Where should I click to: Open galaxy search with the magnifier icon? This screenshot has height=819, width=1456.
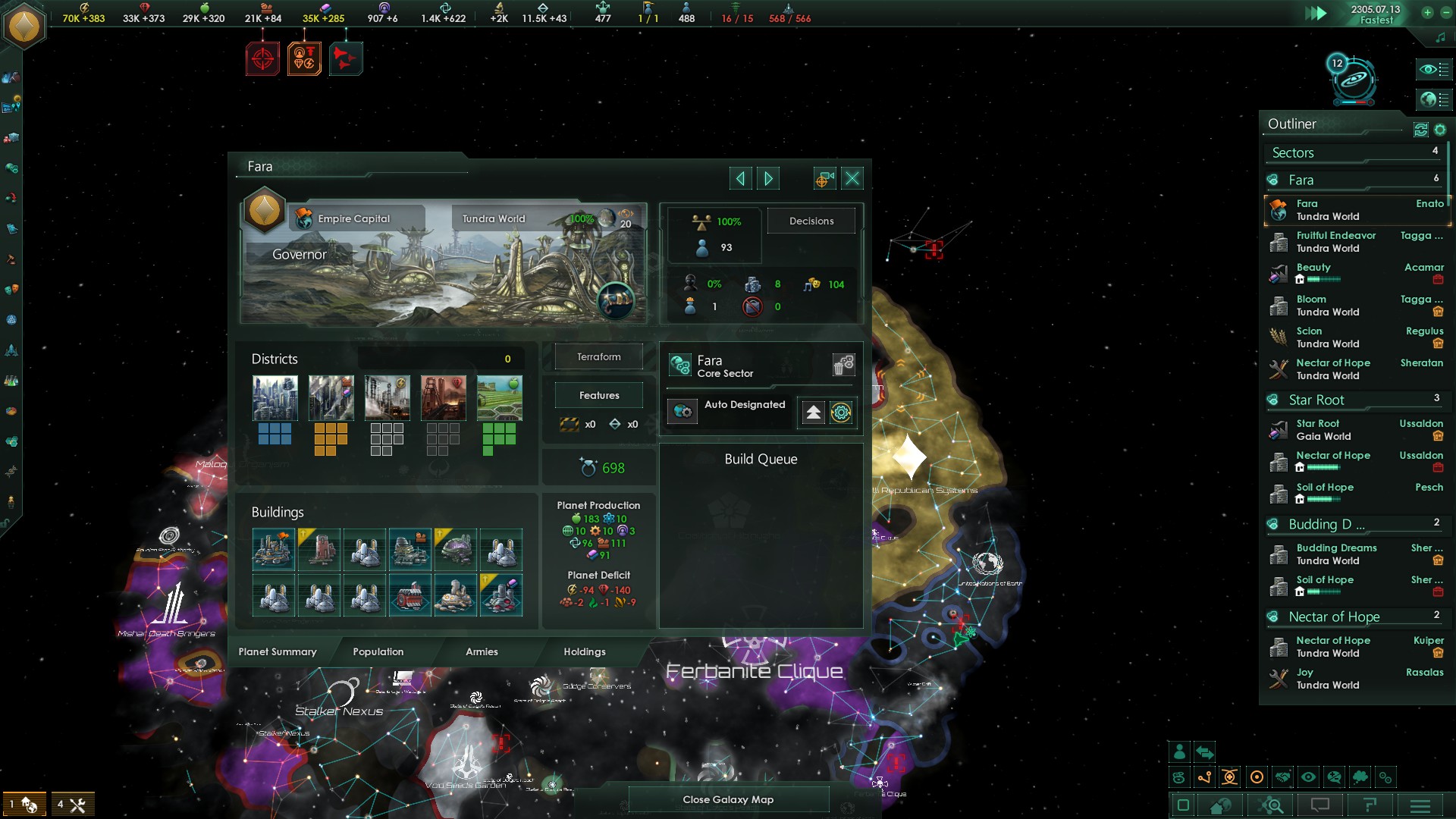(x=1272, y=806)
